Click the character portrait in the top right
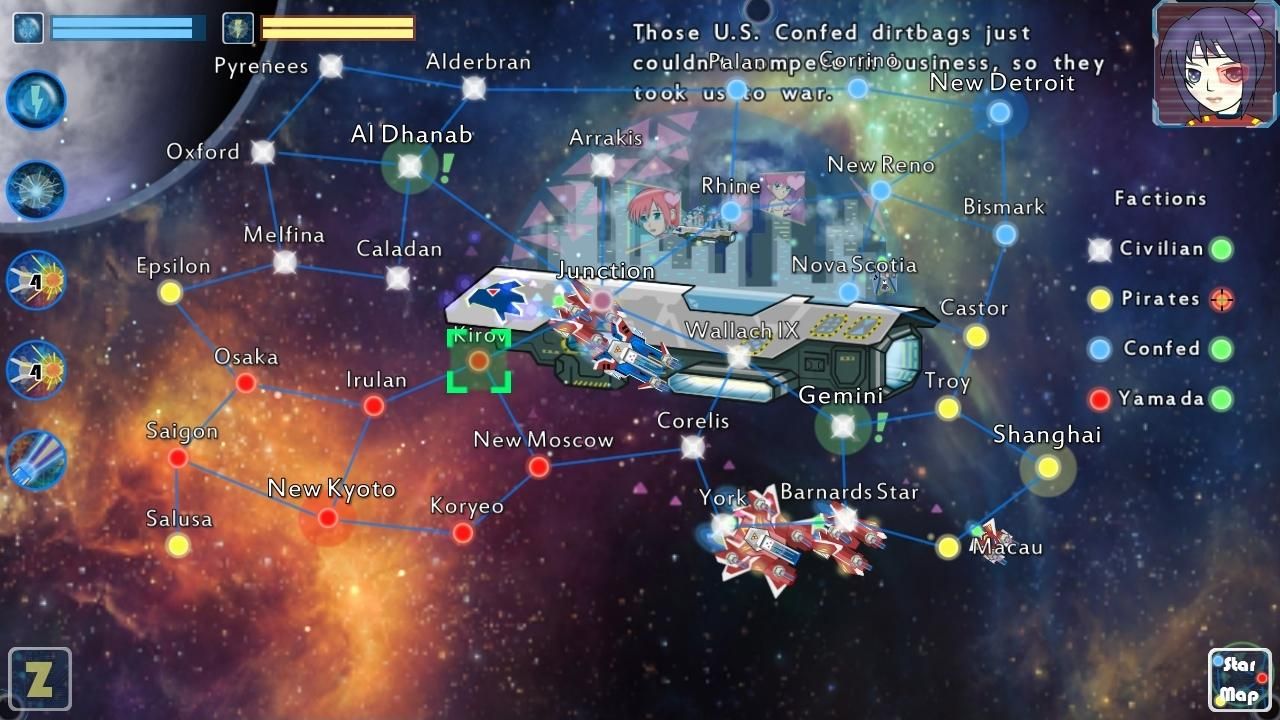1280x720 pixels. [x=1212, y=64]
